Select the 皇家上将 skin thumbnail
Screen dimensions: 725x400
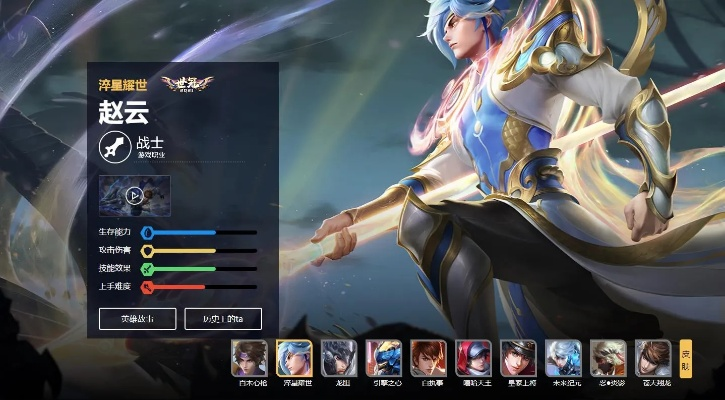coord(519,357)
